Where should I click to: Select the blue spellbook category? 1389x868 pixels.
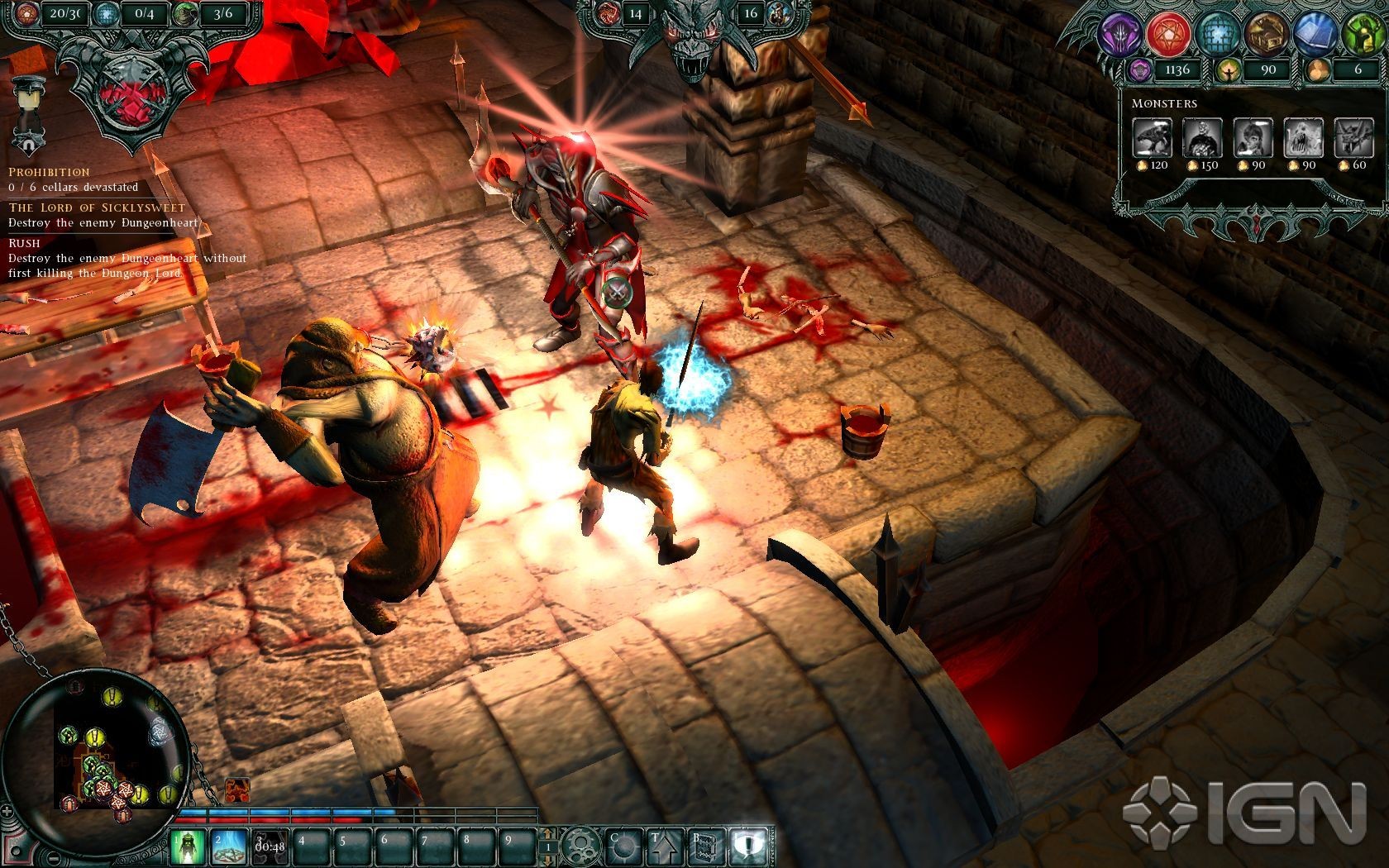tap(1315, 34)
